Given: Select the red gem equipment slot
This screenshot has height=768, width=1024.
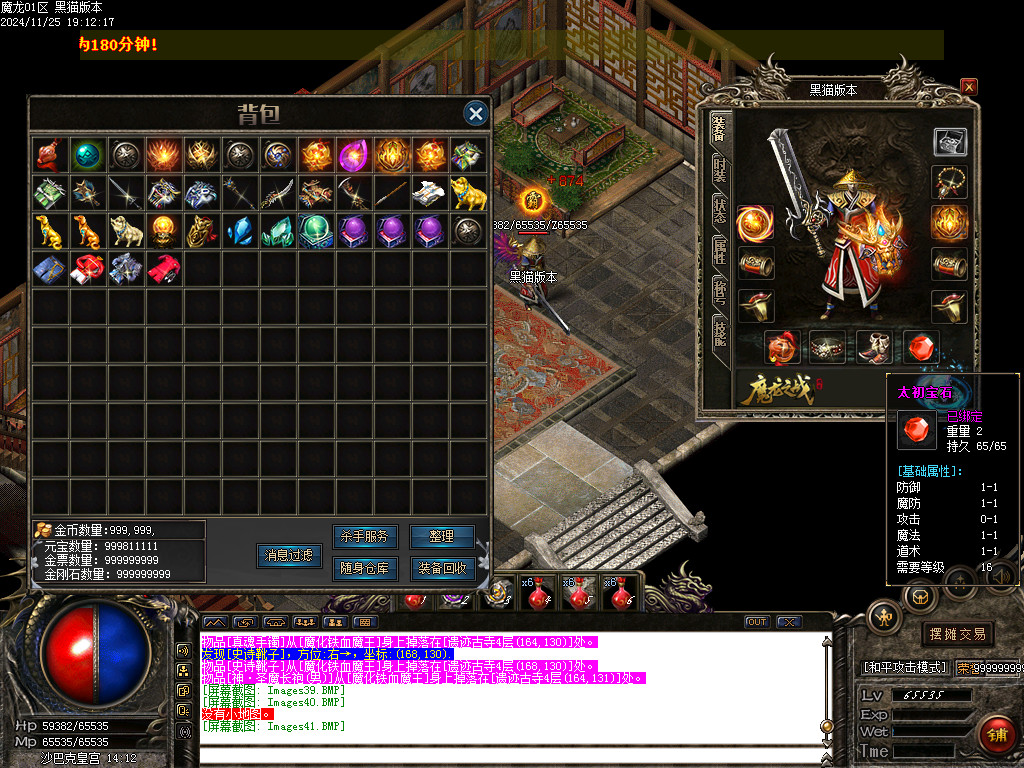Looking at the screenshot, I should pyautogui.click(x=921, y=347).
